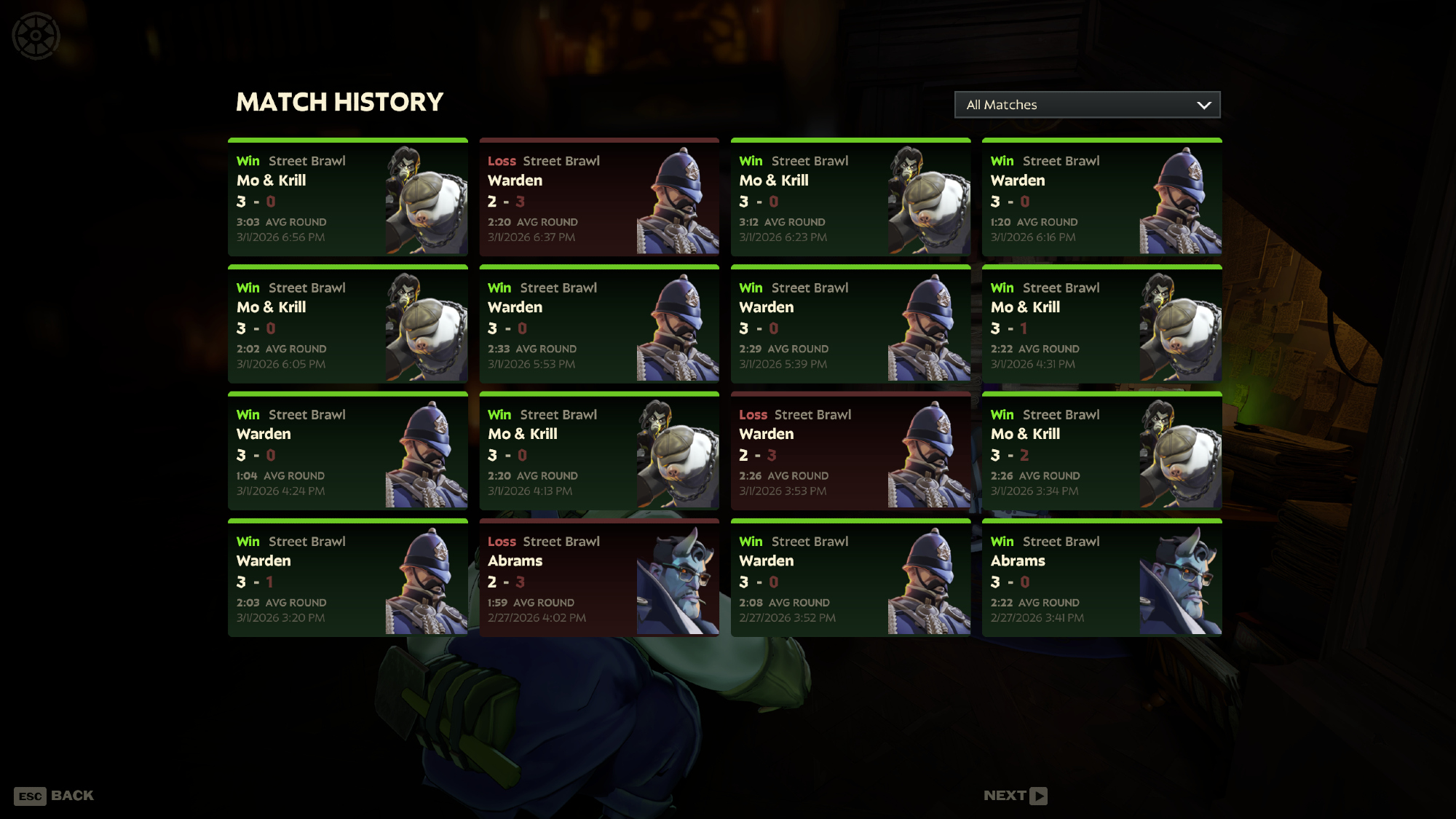
Task: Open the Warden match from 5:39 PM
Action: pyautogui.click(x=850, y=325)
